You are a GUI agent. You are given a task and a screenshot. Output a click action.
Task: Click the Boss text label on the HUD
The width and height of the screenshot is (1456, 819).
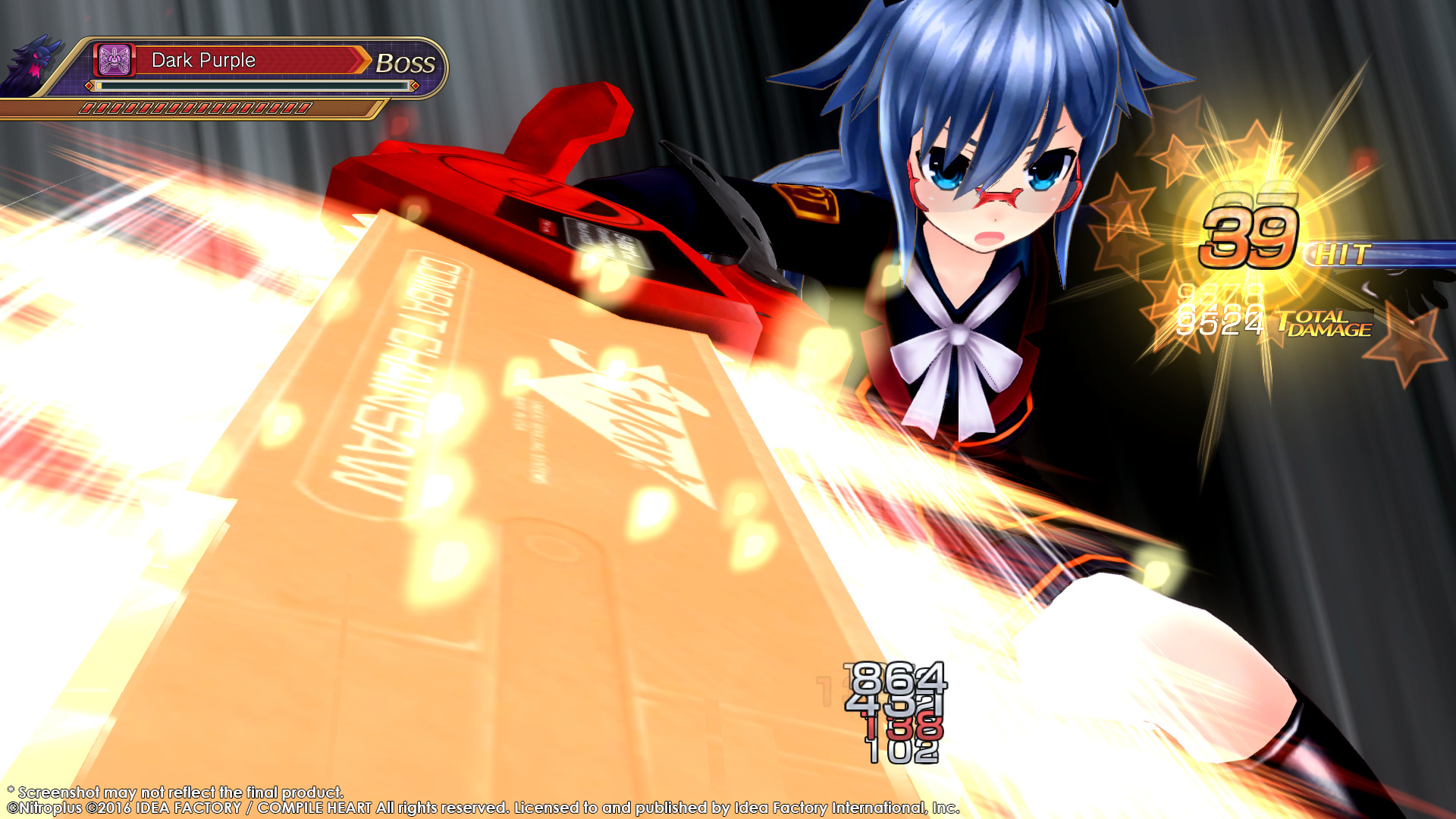405,64
